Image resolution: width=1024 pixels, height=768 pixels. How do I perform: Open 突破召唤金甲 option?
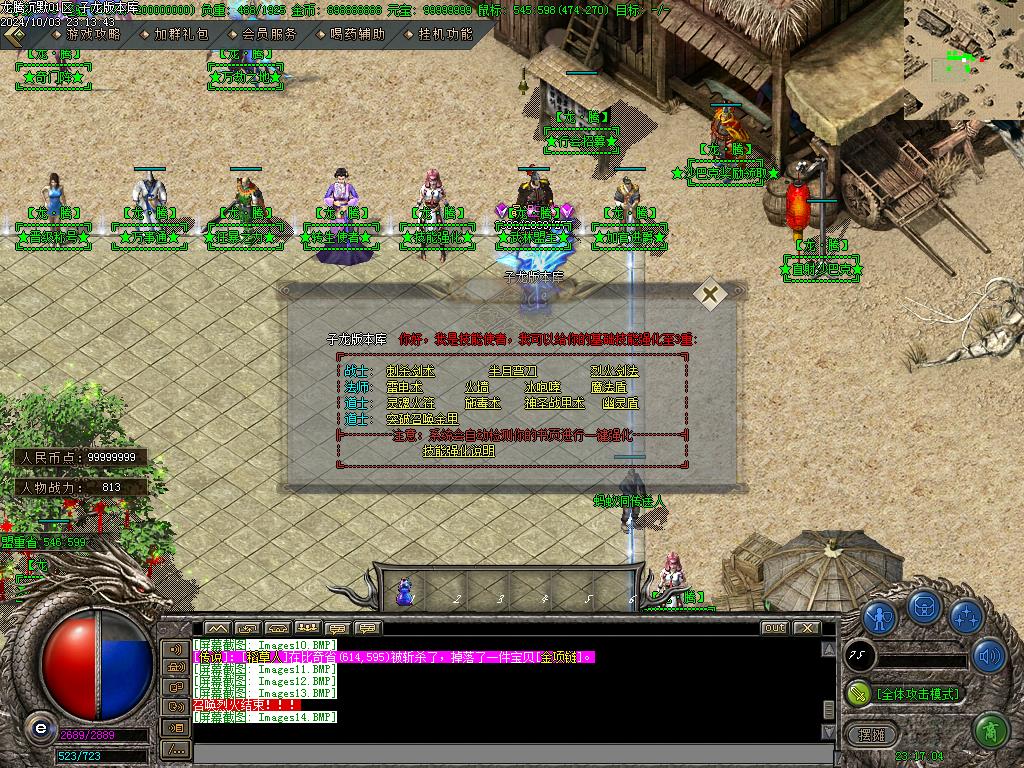click(421, 419)
